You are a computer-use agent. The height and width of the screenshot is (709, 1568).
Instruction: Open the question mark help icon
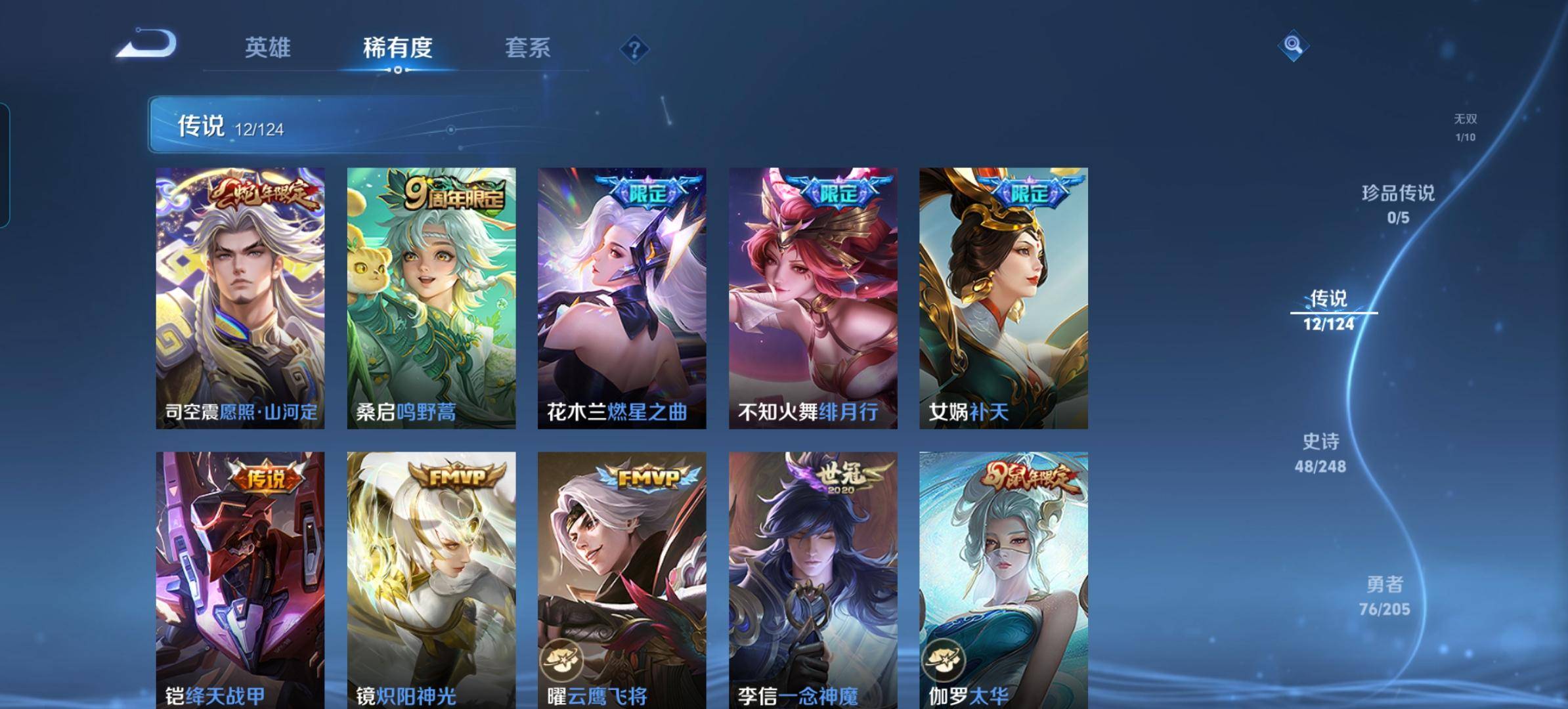point(634,49)
